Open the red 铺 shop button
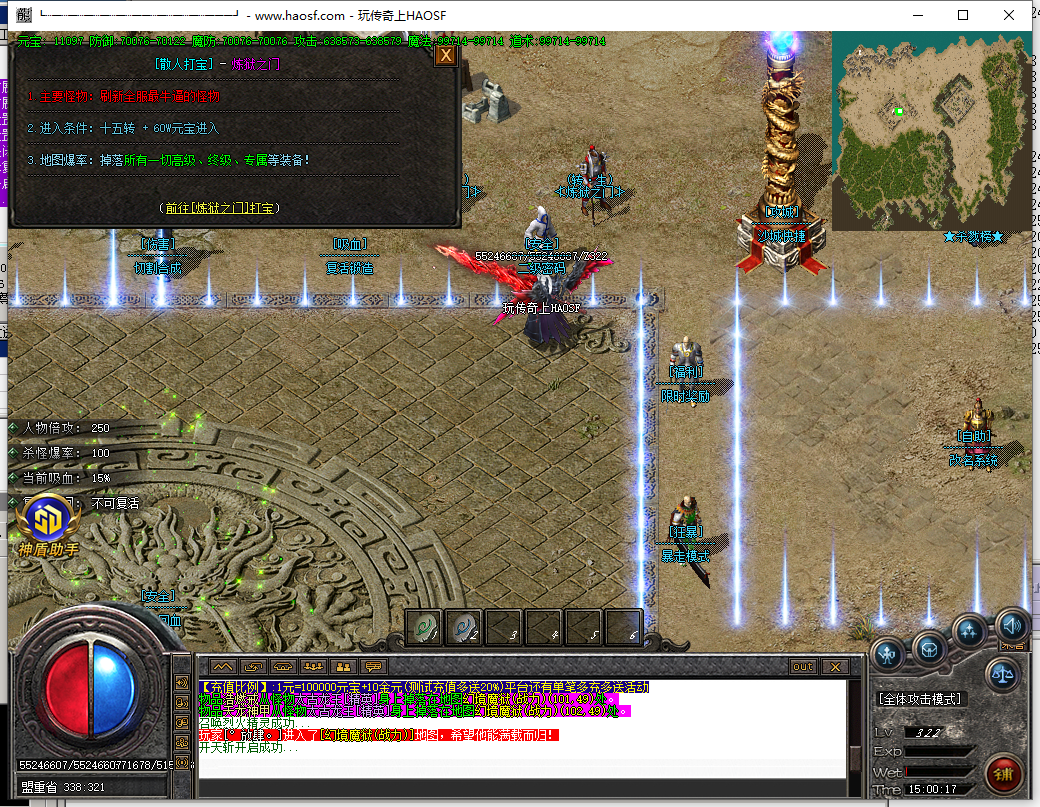The width and height of the screenshot is (1040, 807). (1004, 773)
